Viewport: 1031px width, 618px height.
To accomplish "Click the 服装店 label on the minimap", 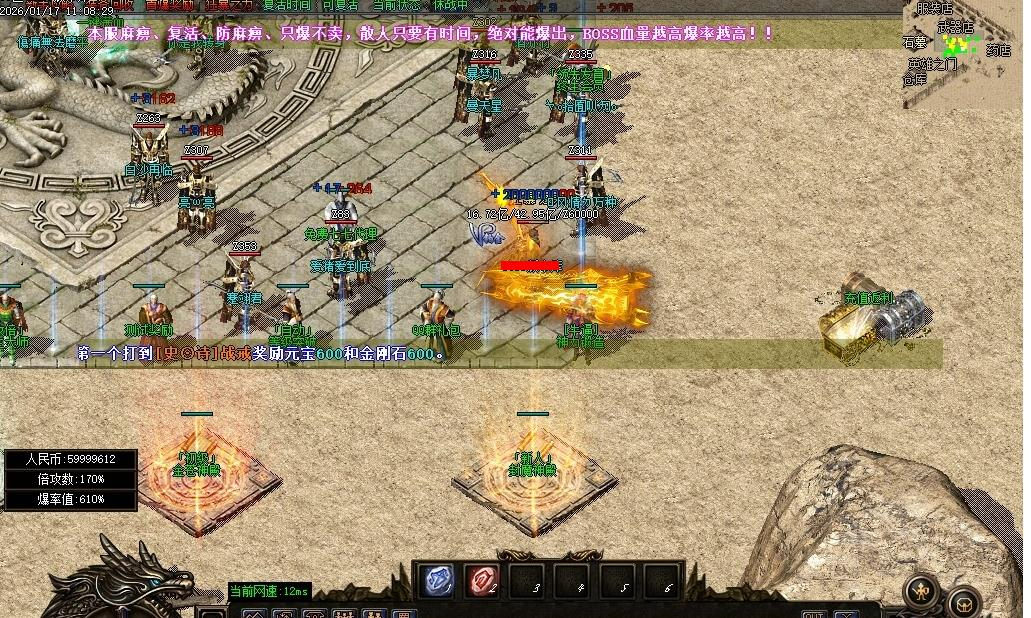I will 934,9.
